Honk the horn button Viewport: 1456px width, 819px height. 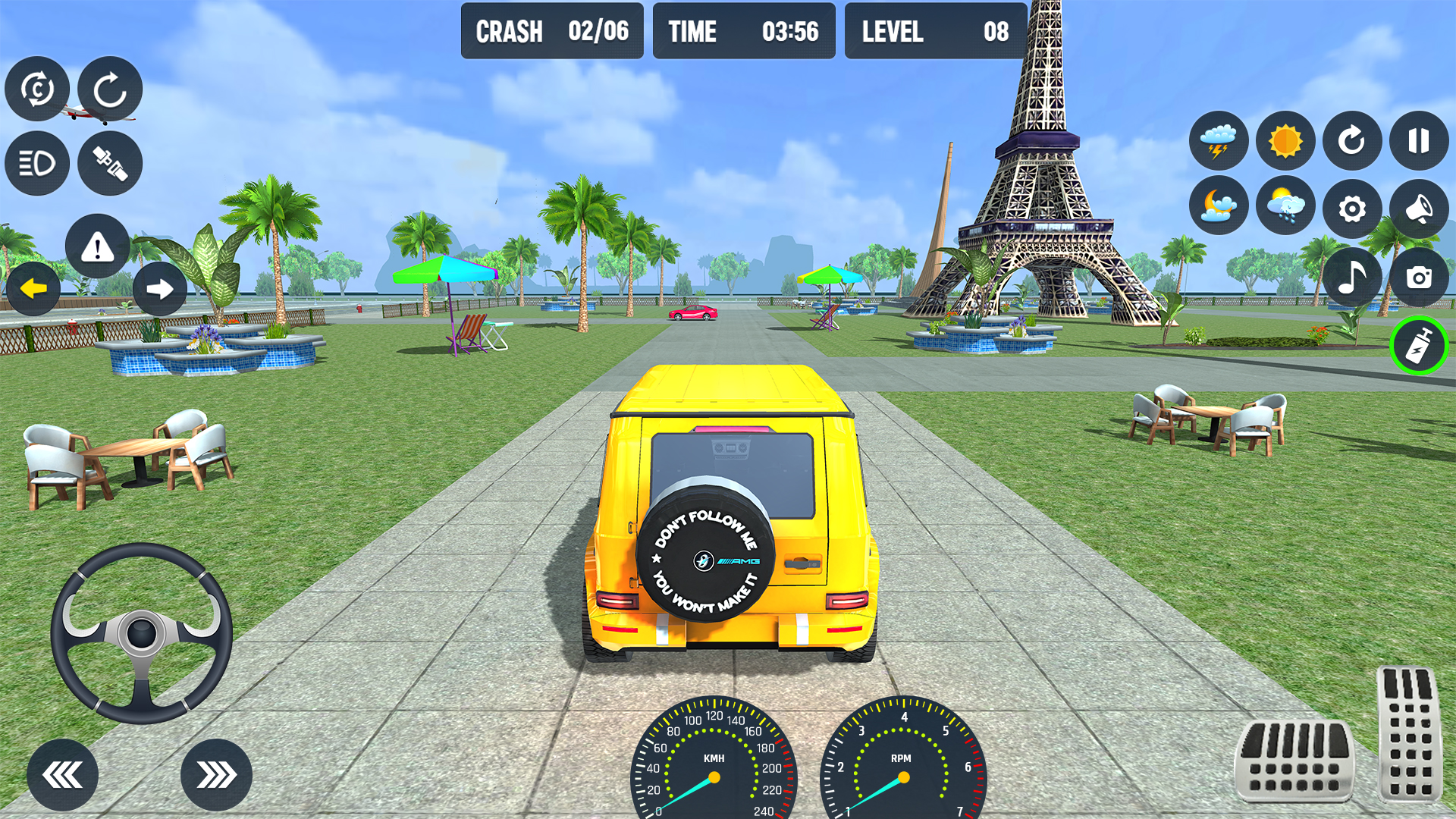click(1418, 209)
